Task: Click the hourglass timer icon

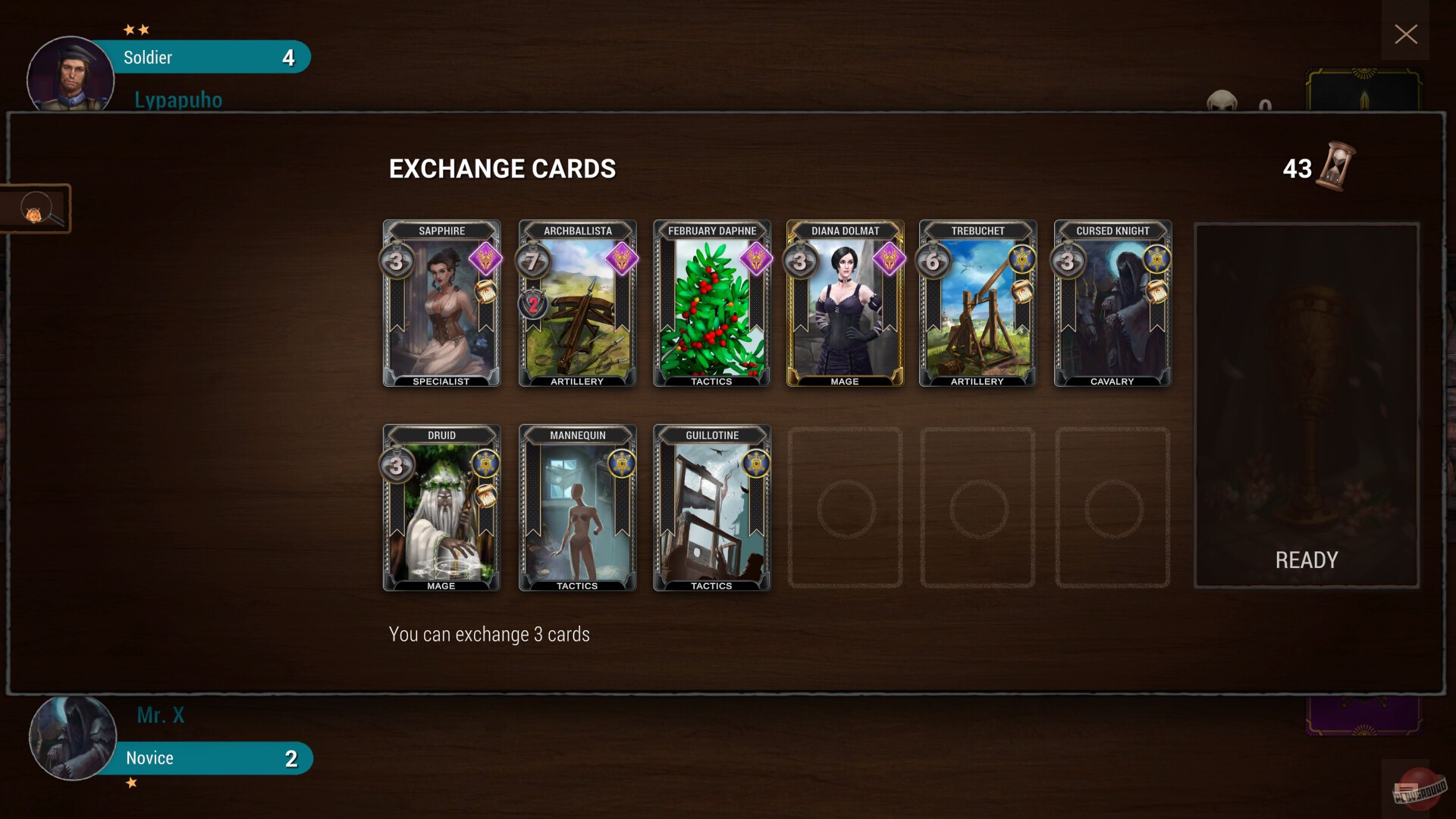Action: (1333, 168)
